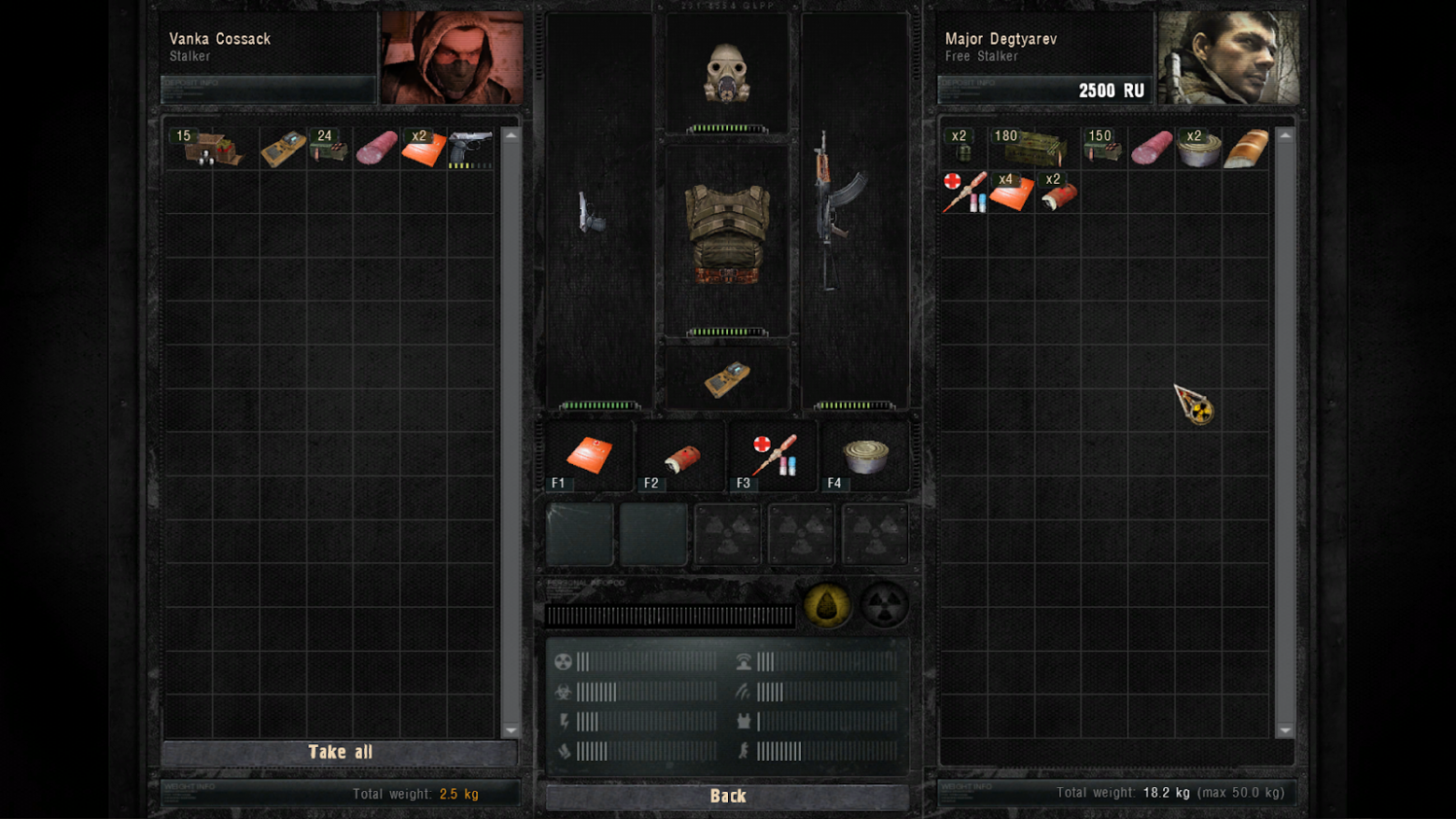This screenshot has height=819, width=1456.
Task: Take the stack of 24 ammo rounds
Action: [x=329, y=148]
